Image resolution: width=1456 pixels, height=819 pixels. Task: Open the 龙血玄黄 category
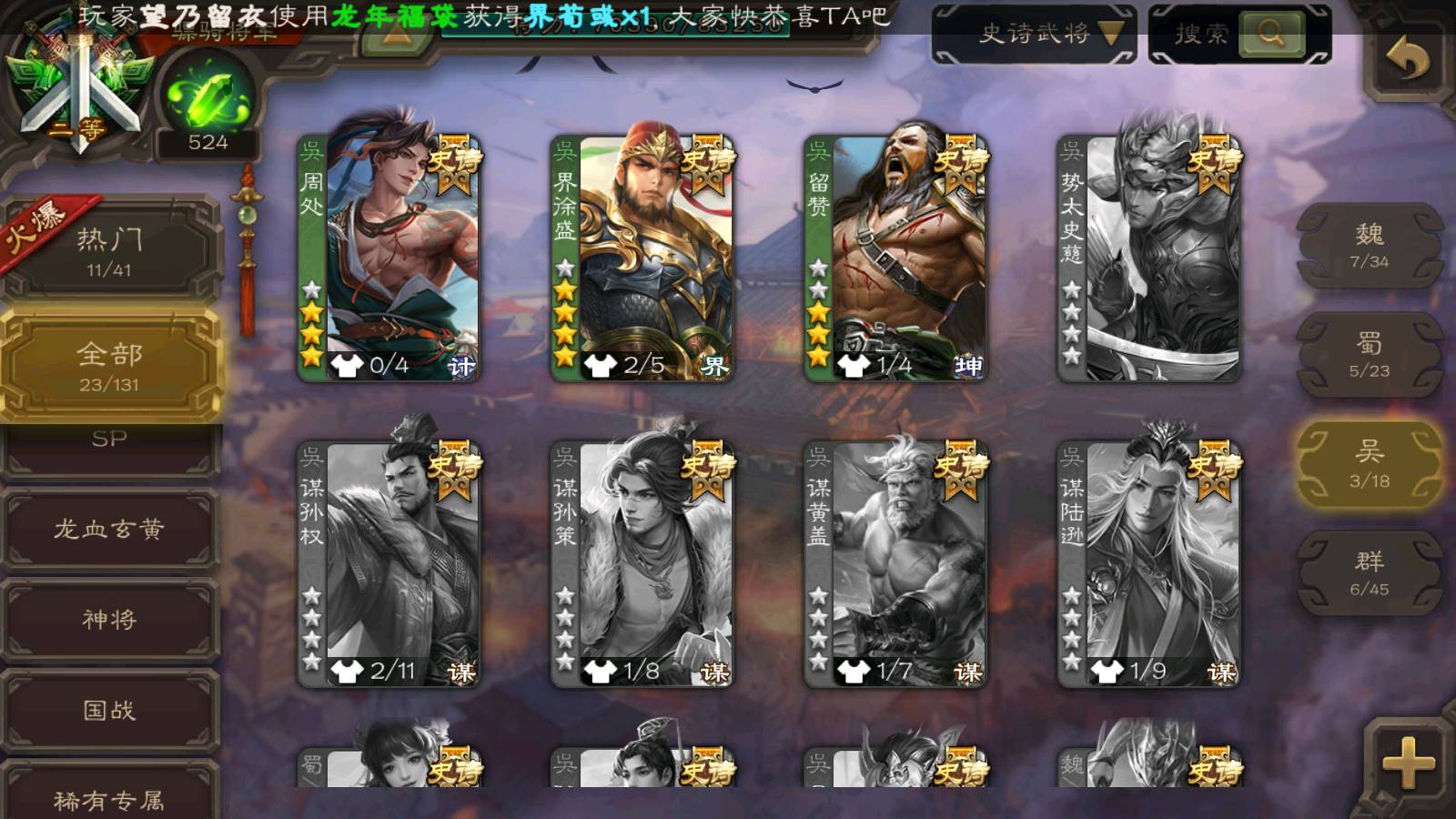click(109, 530)
